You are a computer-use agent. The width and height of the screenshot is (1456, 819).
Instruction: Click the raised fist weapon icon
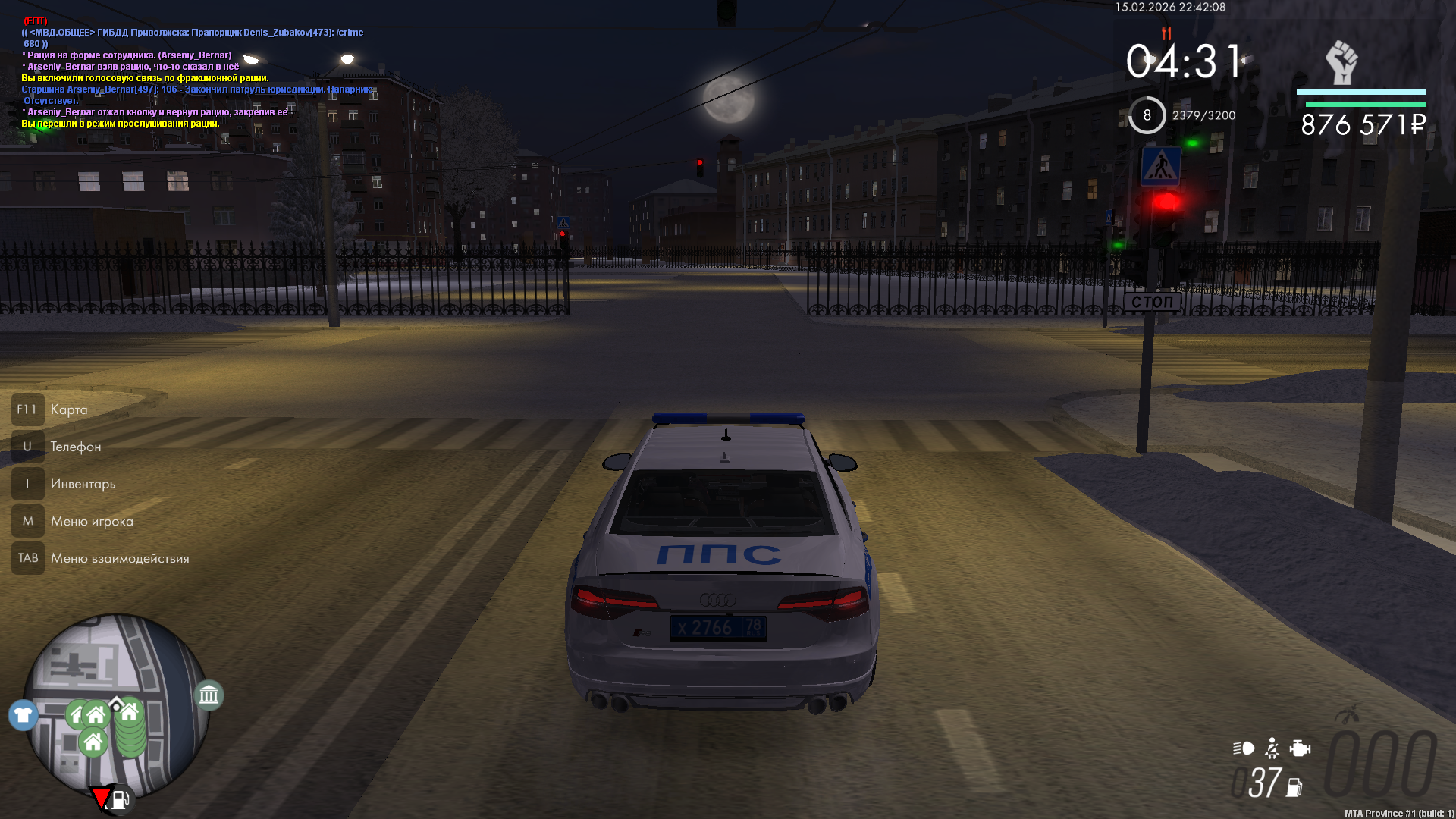pyautogui.click(x=1341, y=63)
